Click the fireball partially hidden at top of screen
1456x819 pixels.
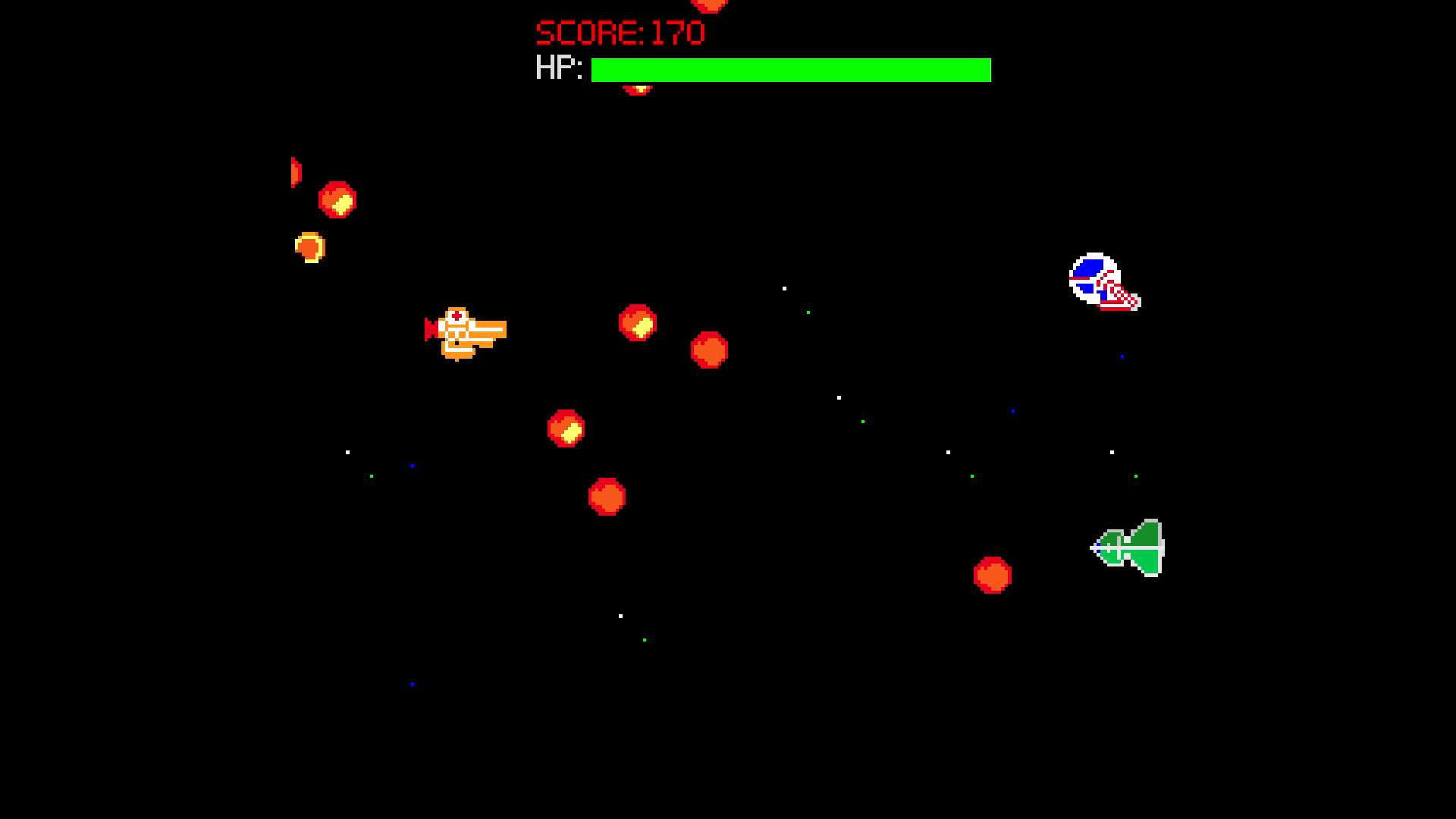(709, 6)
